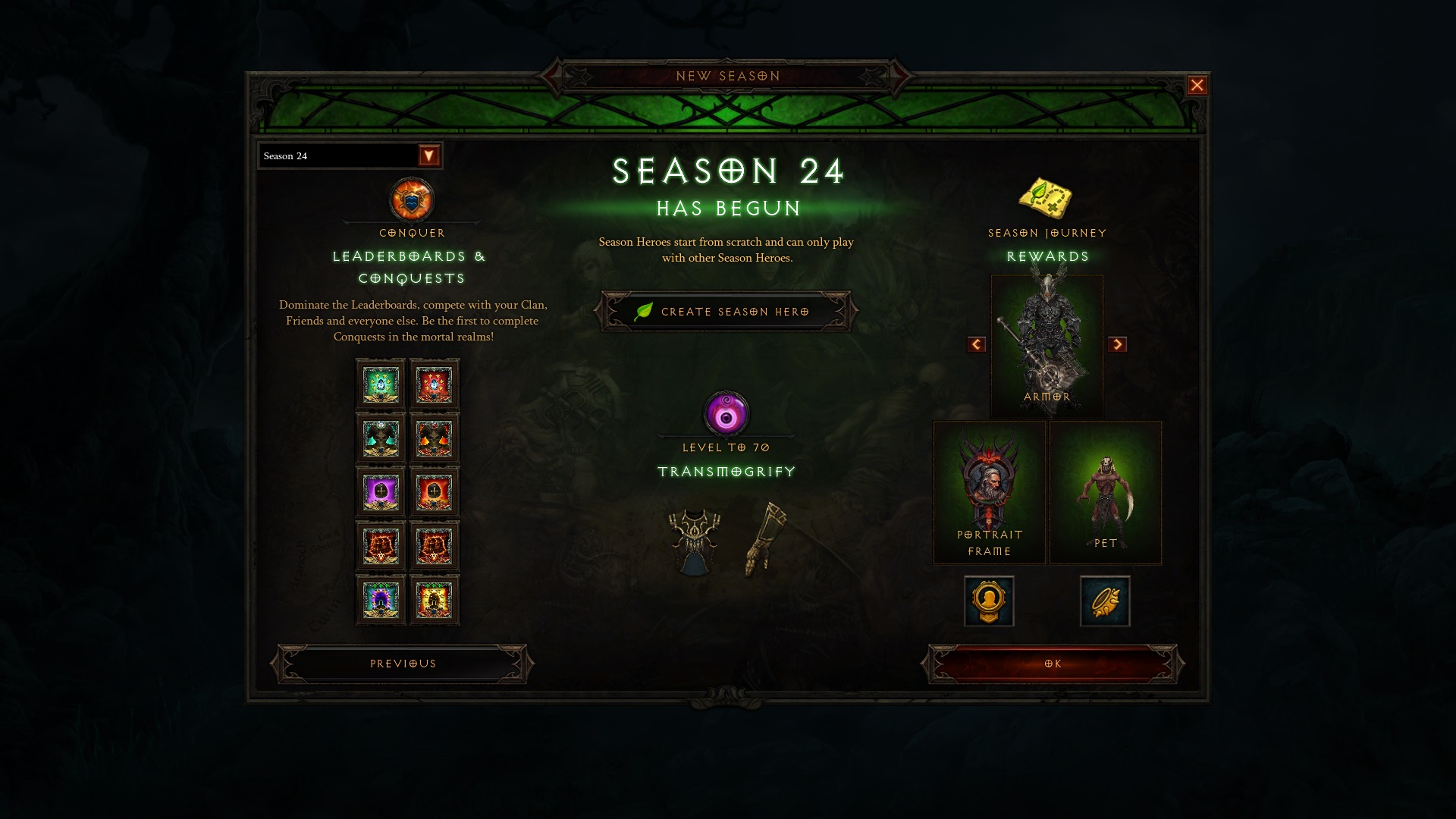1456x819 pixels.
Task: Select the Season Journey map icon
Action: pos(1046,199)
